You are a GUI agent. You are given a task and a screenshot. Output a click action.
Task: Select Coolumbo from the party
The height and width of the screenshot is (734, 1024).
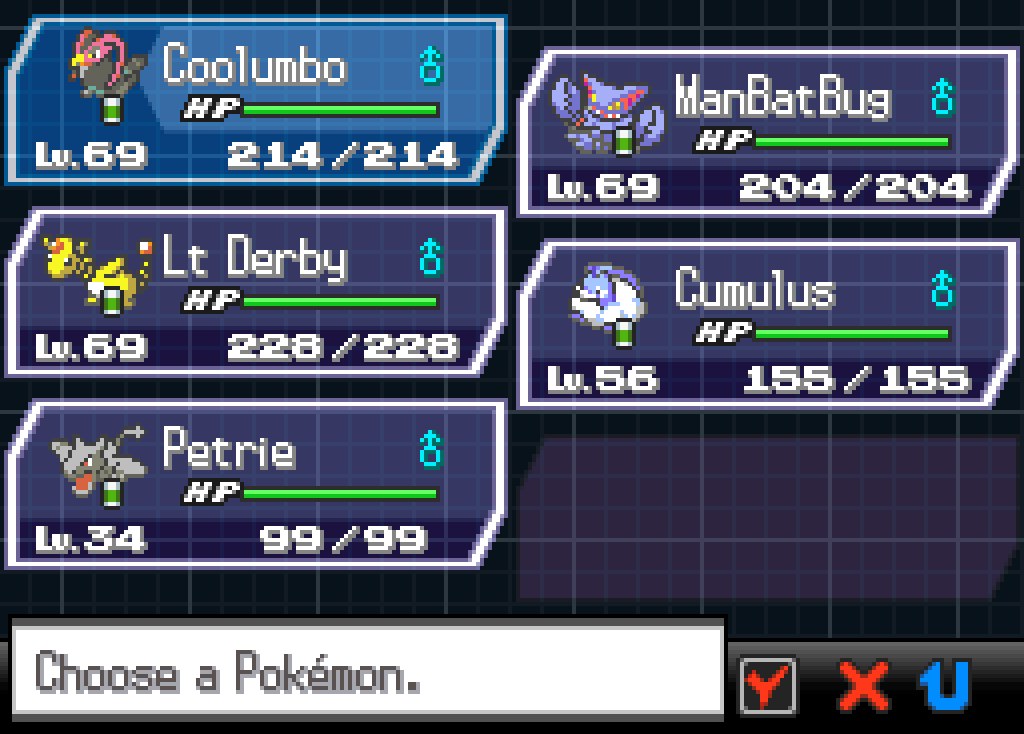point(255,102)
